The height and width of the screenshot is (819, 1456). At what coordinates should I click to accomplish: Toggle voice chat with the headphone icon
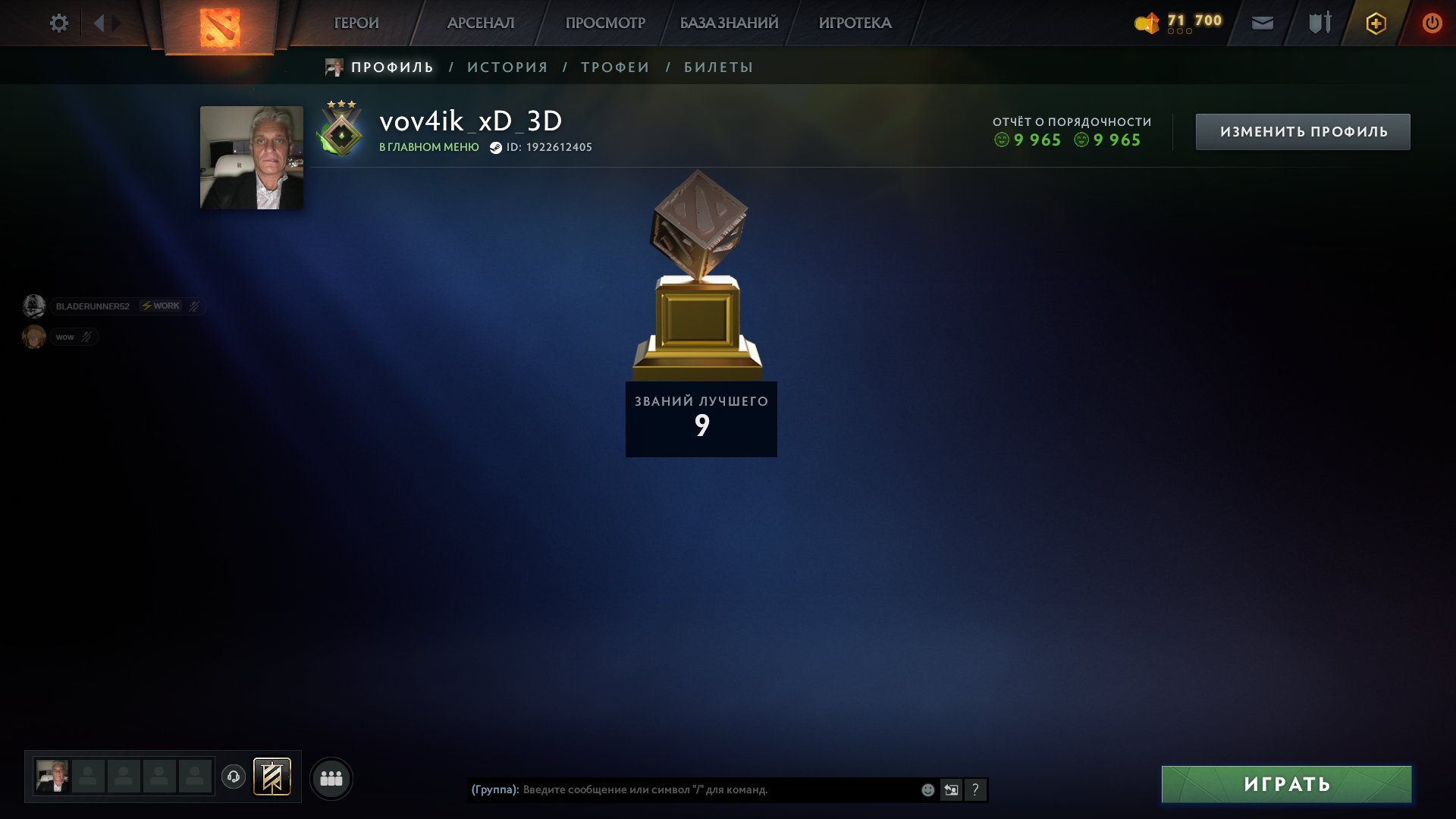(x=234, y=777)
